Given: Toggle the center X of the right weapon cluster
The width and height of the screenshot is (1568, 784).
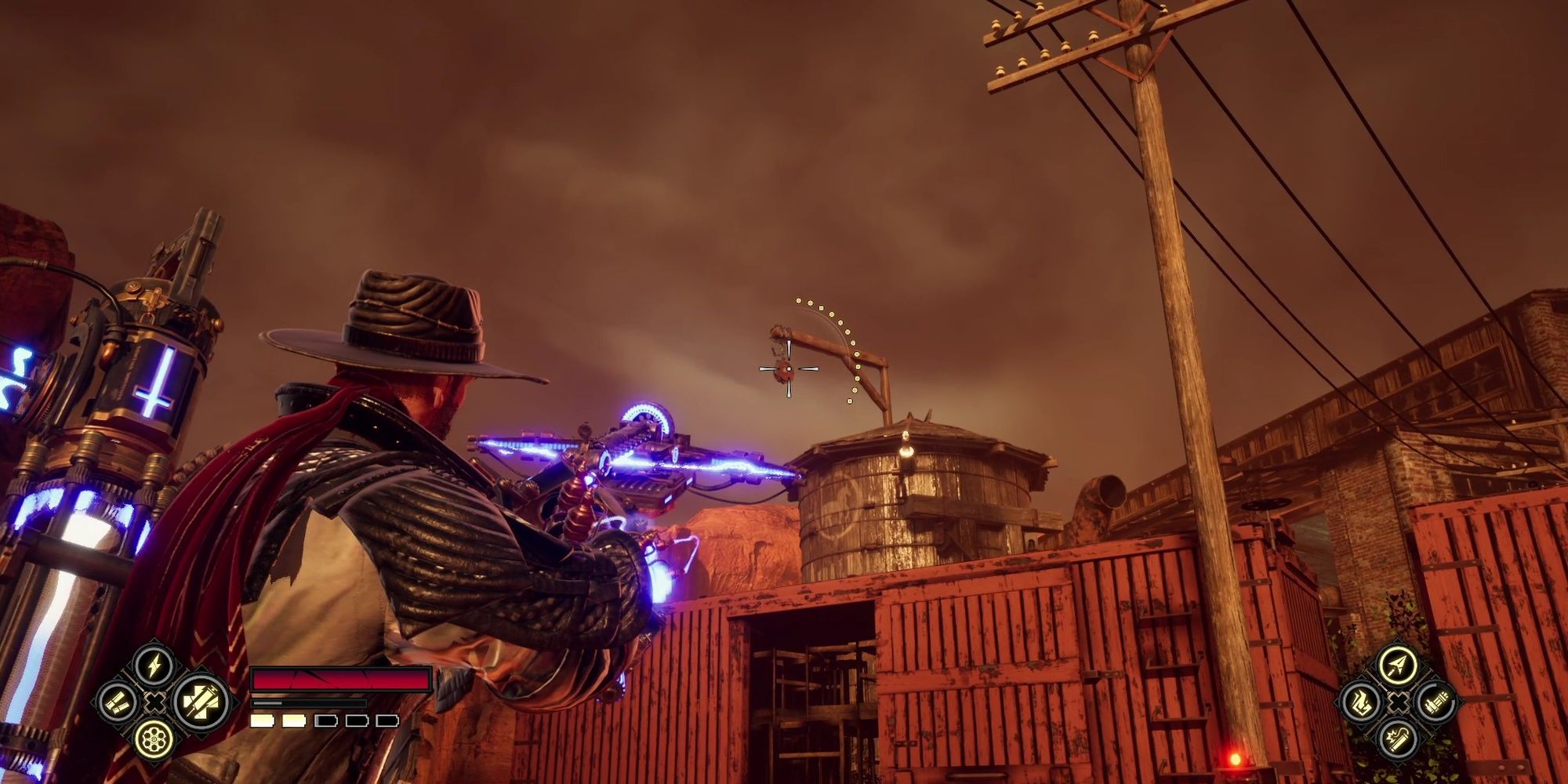Looking at the screenshot, I should (x=1397, y=702).
